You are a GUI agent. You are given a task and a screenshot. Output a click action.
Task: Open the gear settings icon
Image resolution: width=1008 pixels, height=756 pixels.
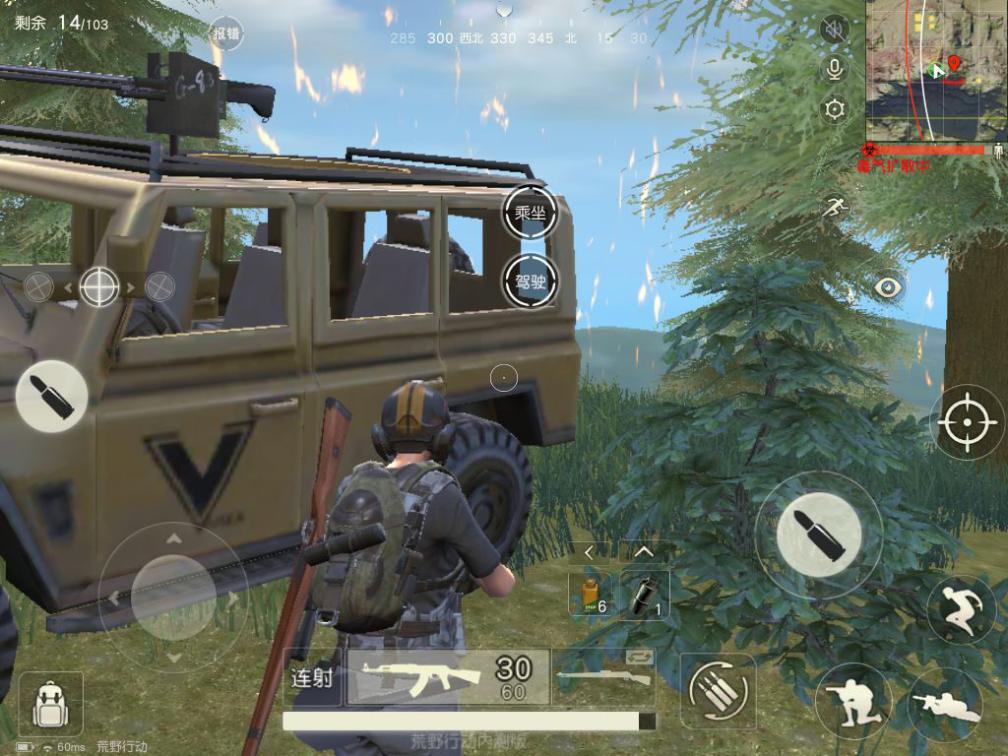pyautogui.click(x=833, y=109)
